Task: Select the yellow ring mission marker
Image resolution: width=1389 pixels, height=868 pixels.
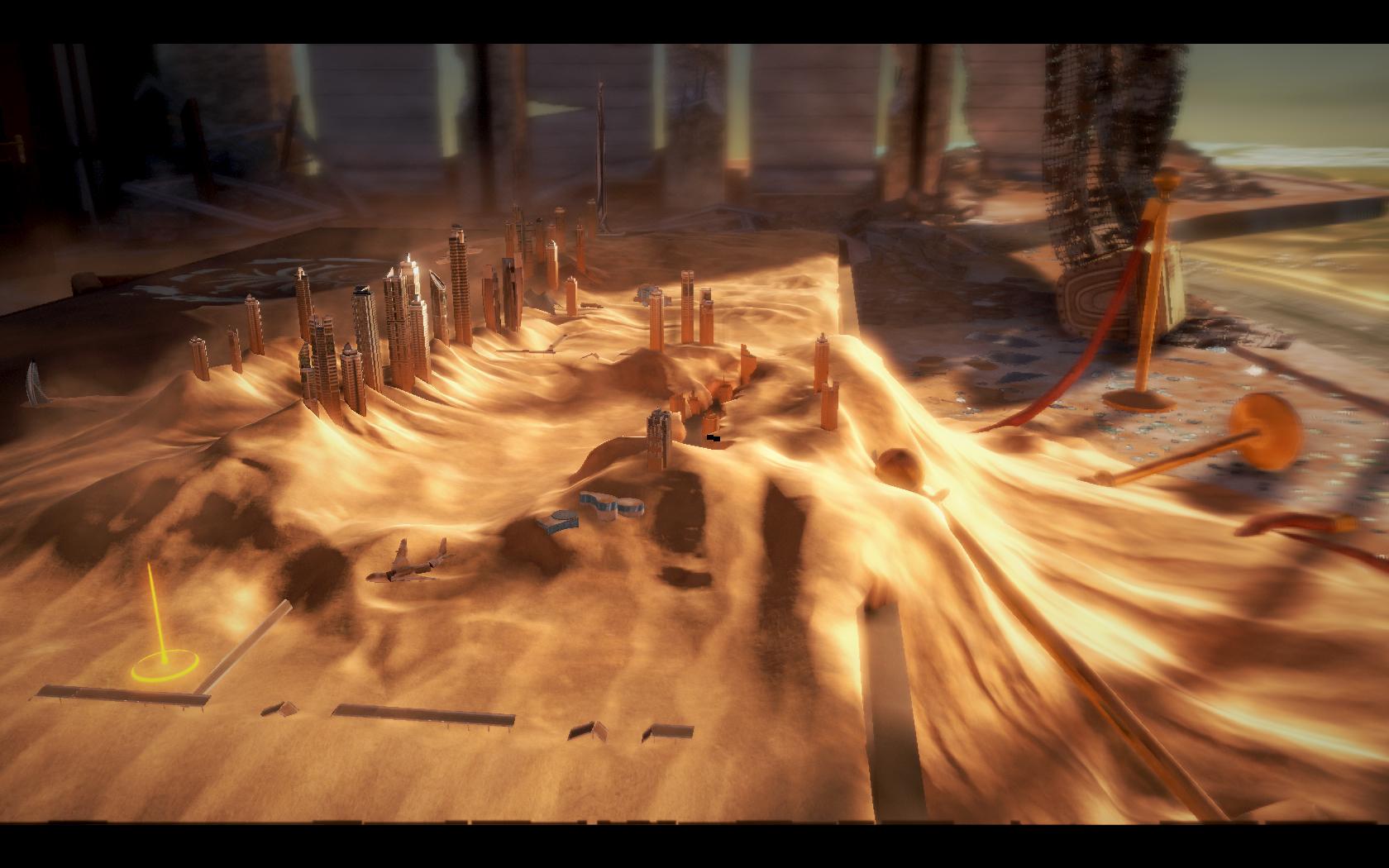Action: point(165,665)
